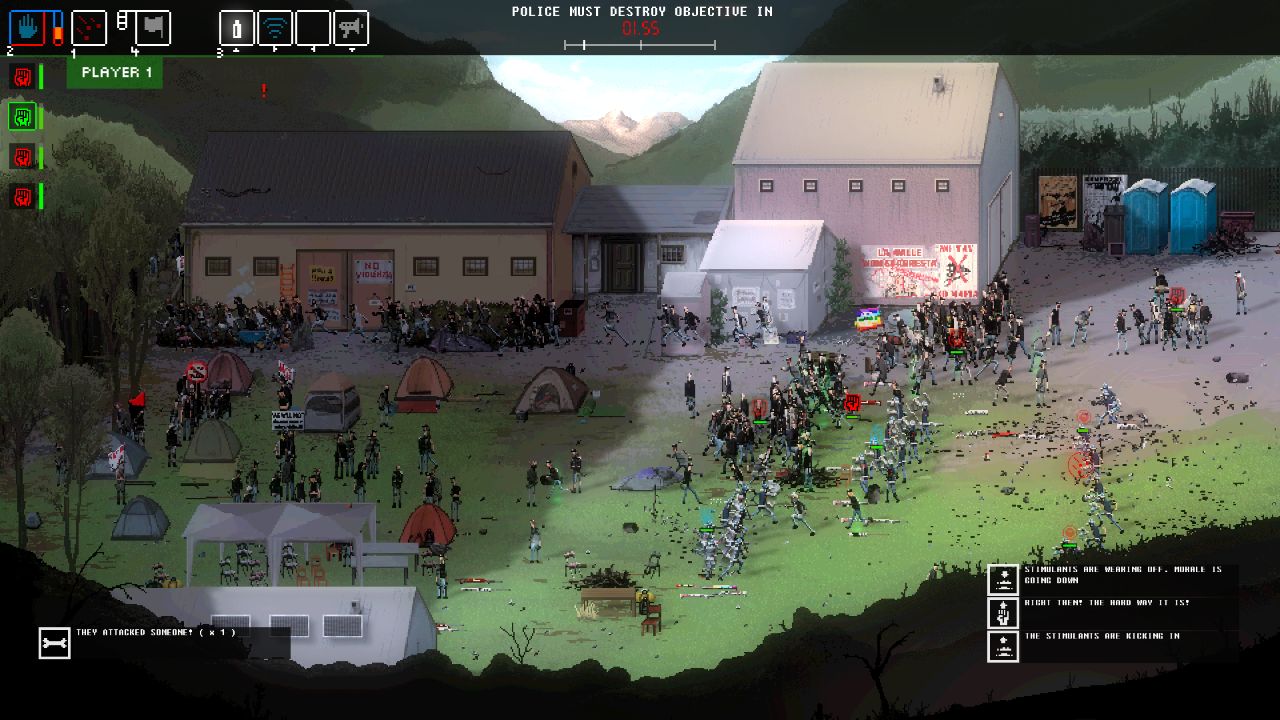Choose the gray flag ability
Viewport: 1280px width, 720px height.
152,28
